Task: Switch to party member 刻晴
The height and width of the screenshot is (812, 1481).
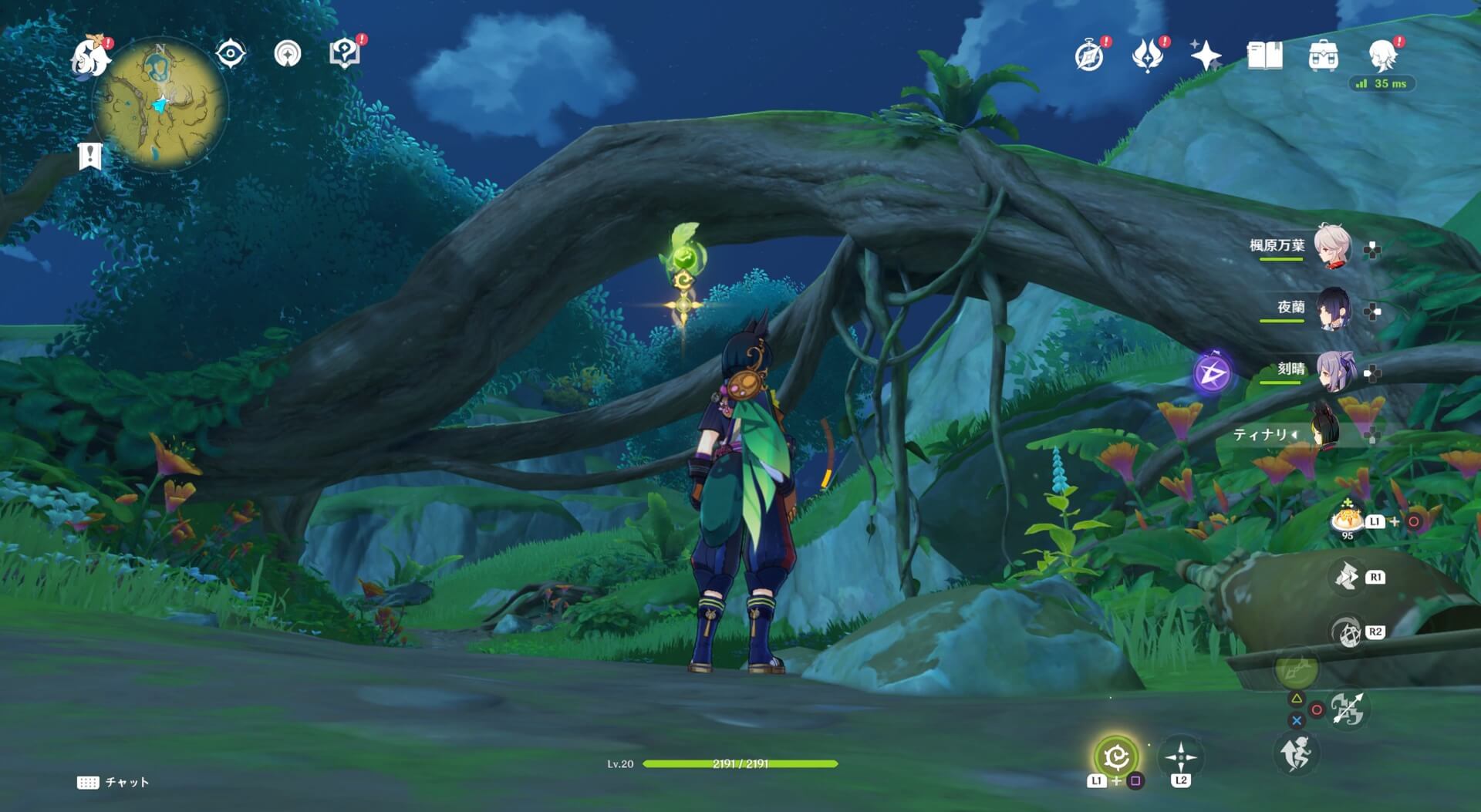Action: tap(1332, 371)
